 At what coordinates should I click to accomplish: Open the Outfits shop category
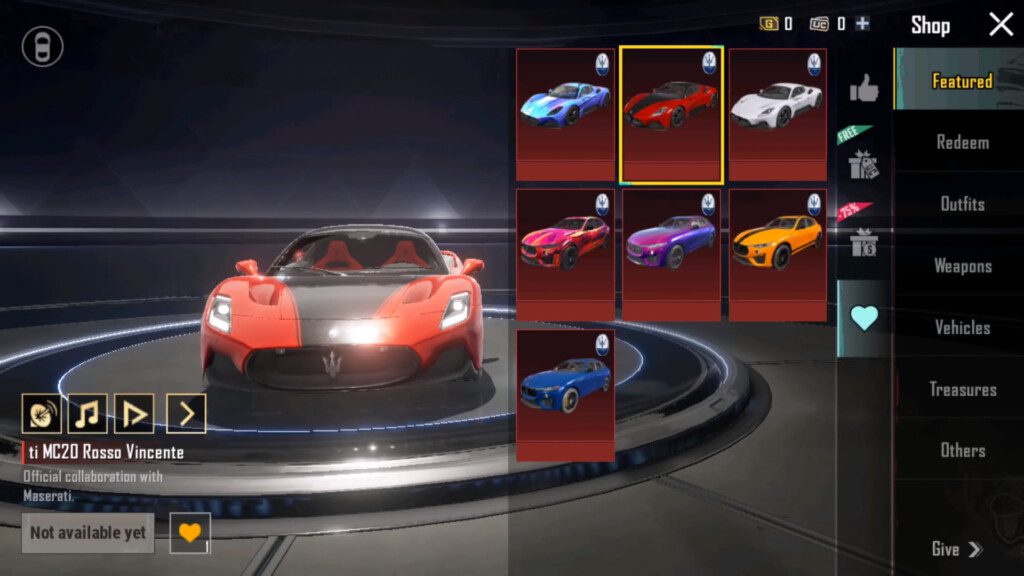tap(961, 204)
